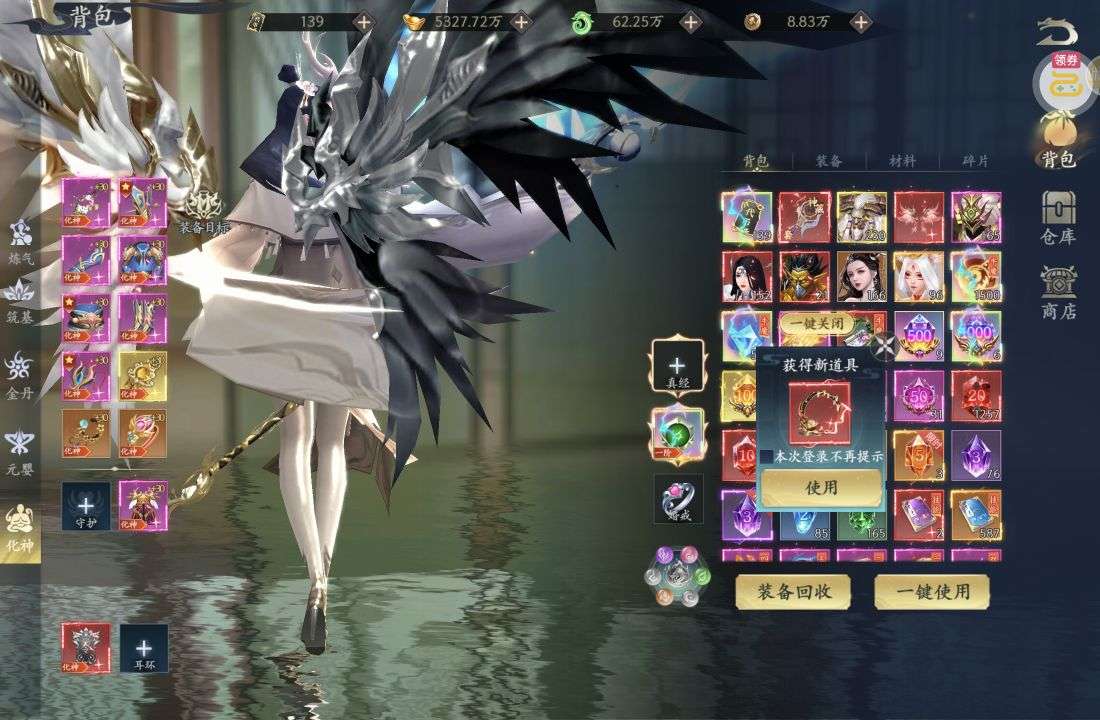This screenshot has height=720, width=1100.
Task: Open the 碎片 fragments tab
Action: tap(975, 160)
